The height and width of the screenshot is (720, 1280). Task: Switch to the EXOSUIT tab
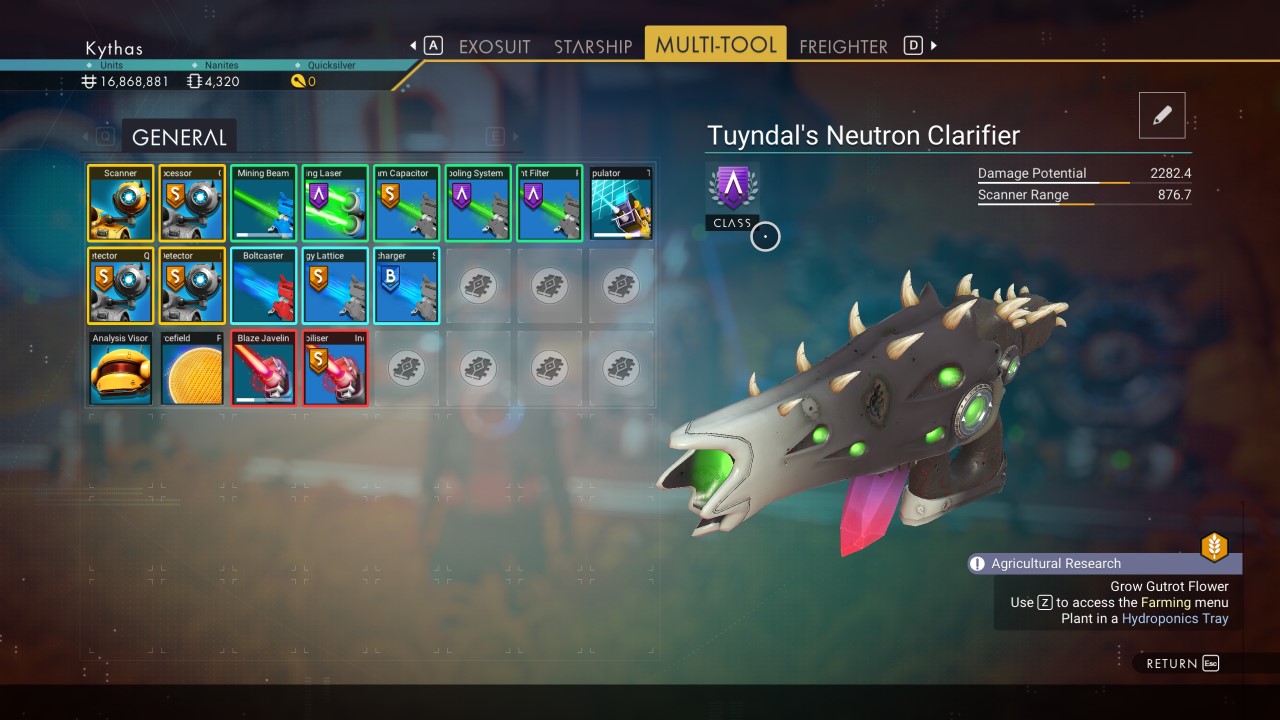click(495, 46)
